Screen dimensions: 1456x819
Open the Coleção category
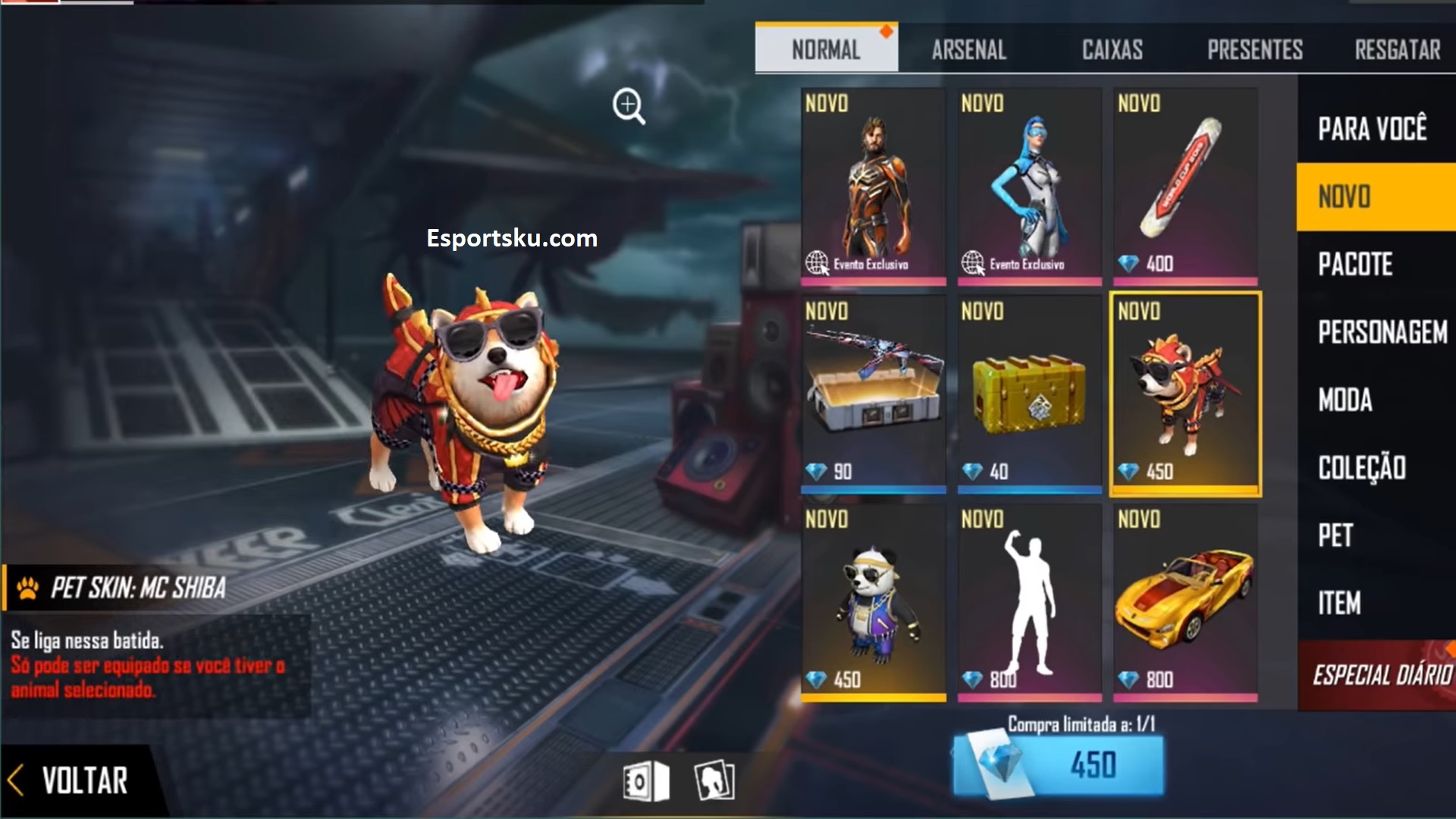click(1362, 468)
